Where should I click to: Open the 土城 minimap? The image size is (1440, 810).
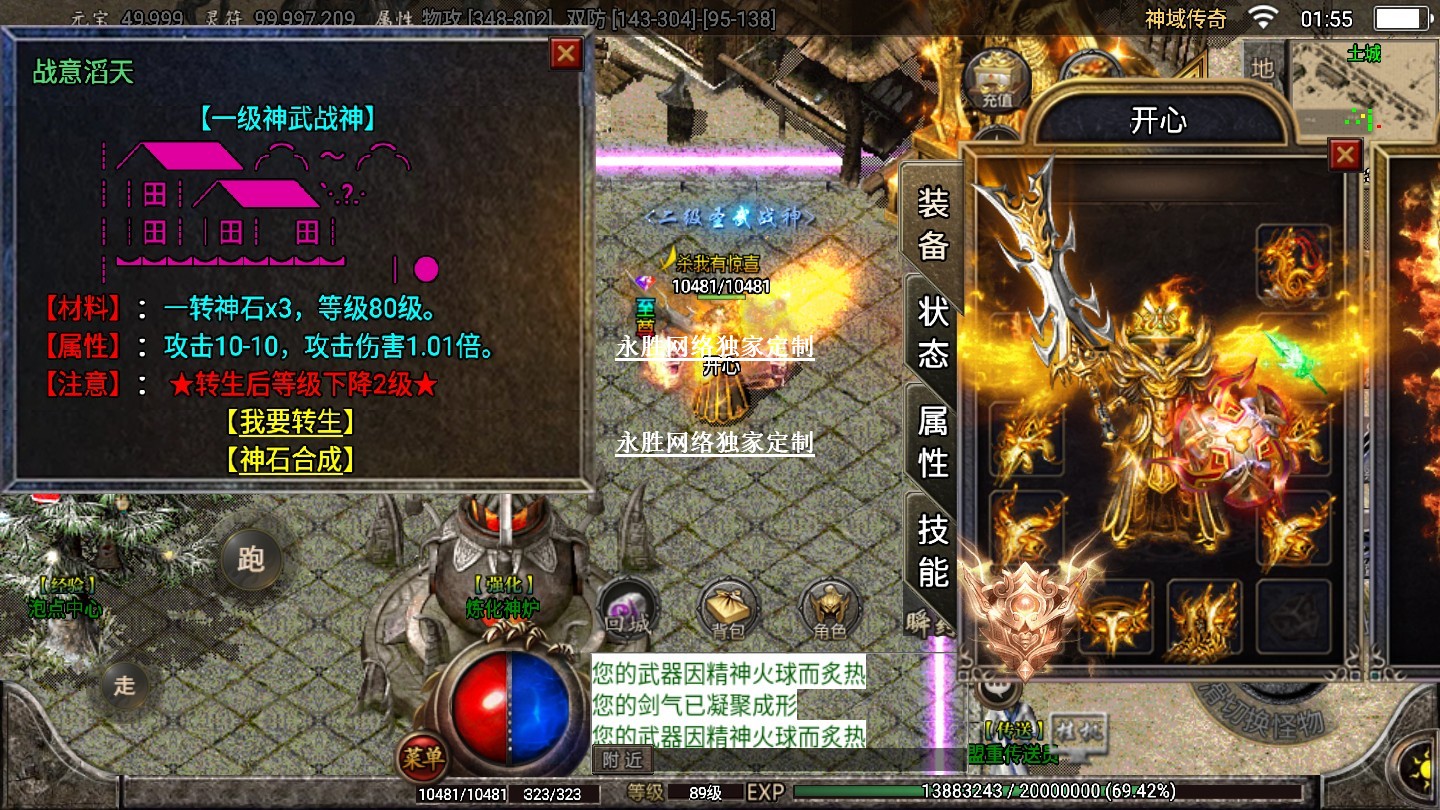1362,85
